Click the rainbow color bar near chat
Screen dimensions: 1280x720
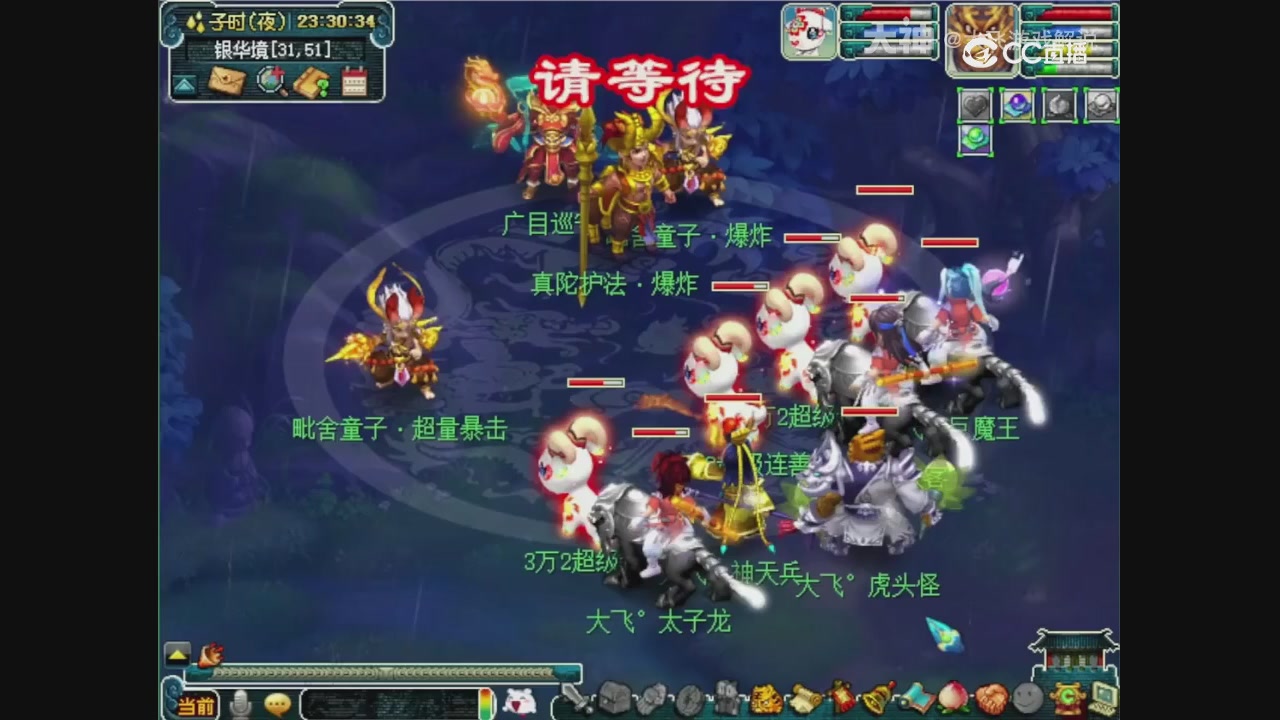click(x=487, y=703)
